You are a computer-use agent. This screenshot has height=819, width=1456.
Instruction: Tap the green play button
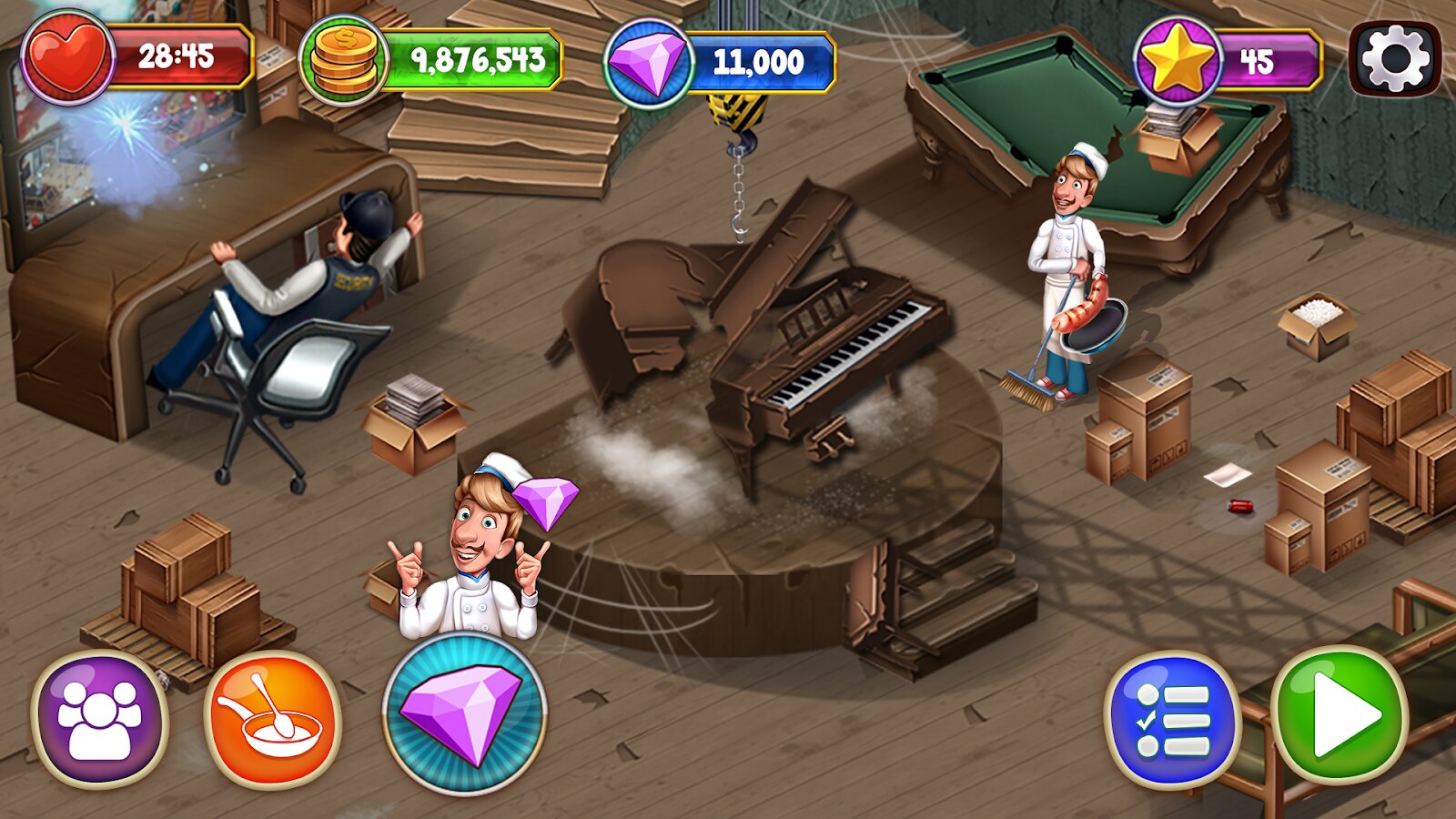pyautogui.click(x=1340, y=715)
